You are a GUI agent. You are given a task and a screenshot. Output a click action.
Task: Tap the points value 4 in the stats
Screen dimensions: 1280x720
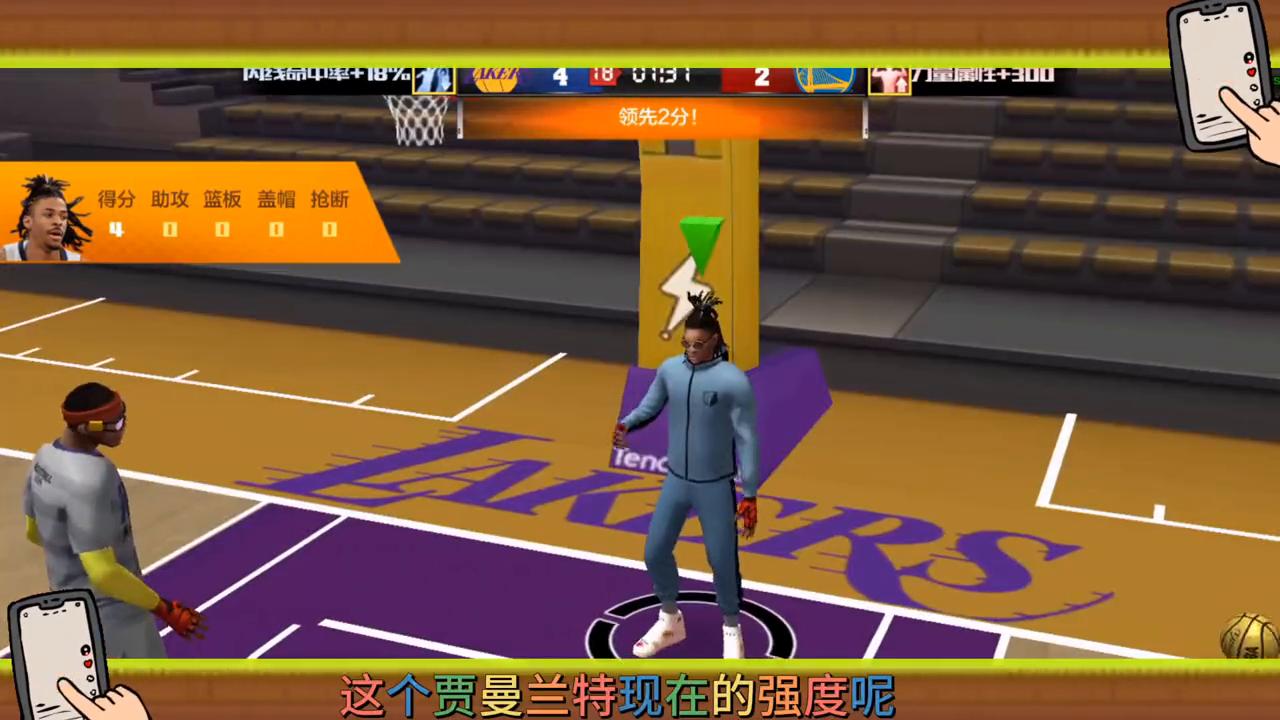click(x=116, y=230)
